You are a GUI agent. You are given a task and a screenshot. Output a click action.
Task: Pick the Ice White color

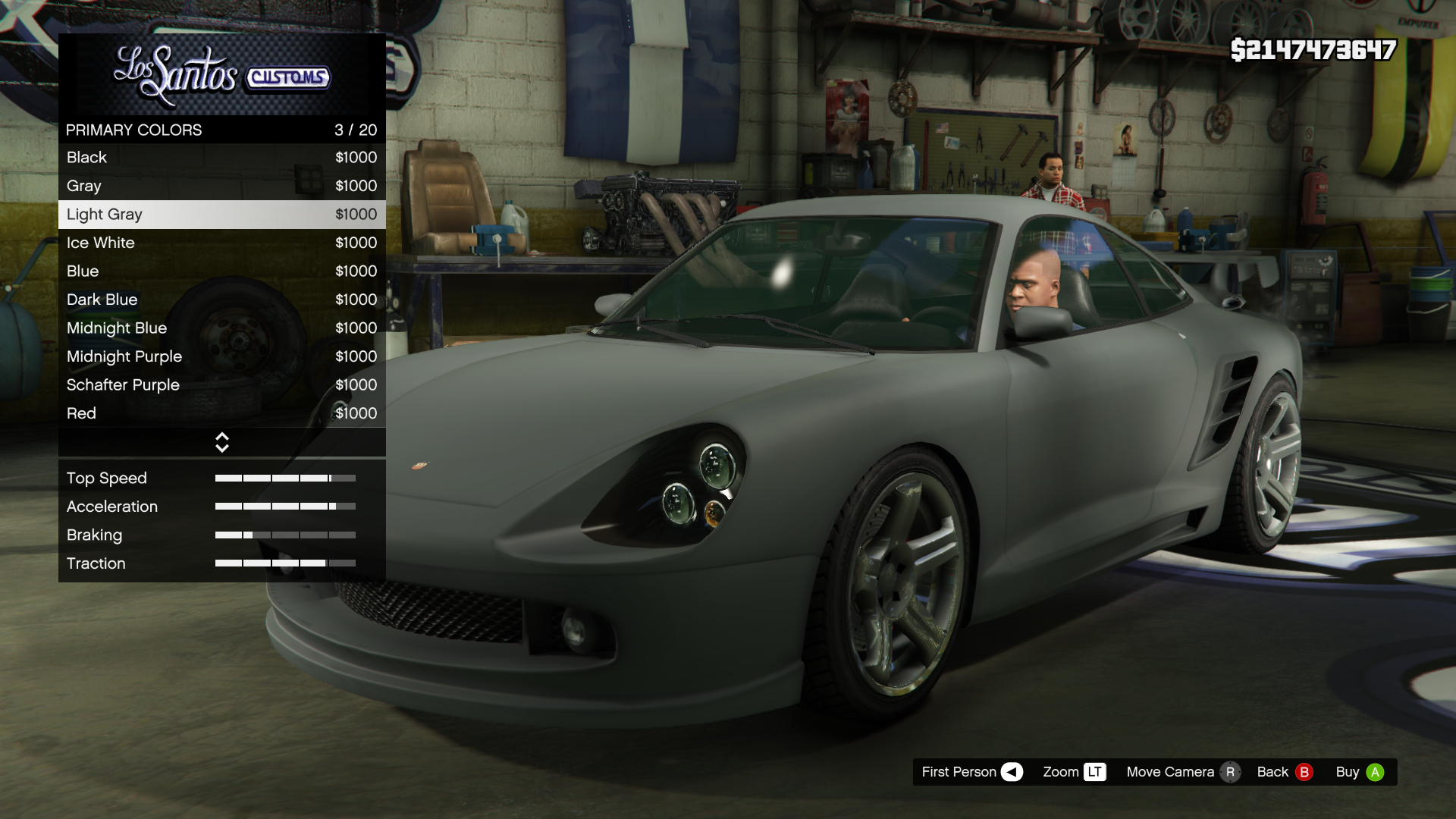pyautogui.click(x=221, y=243)
